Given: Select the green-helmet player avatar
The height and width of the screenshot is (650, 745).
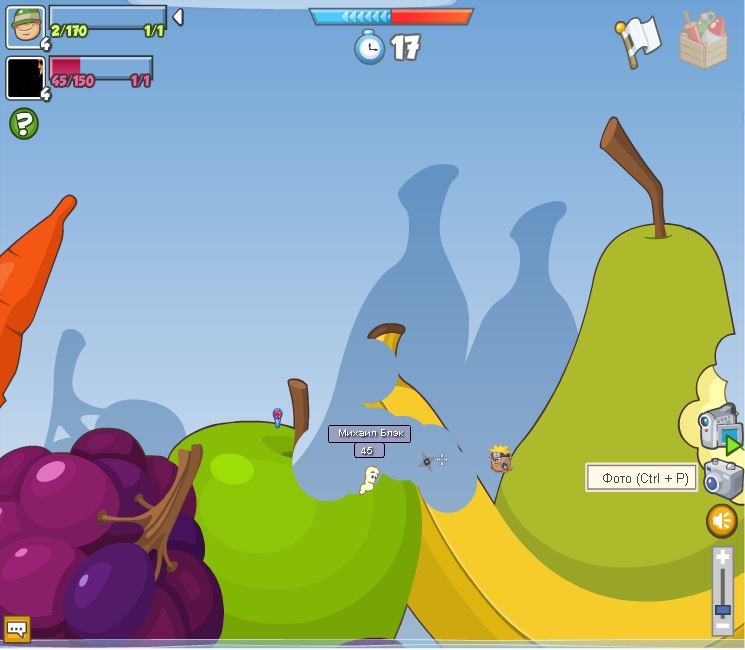Looking at the screenshot, I should [x=25, y=26].
